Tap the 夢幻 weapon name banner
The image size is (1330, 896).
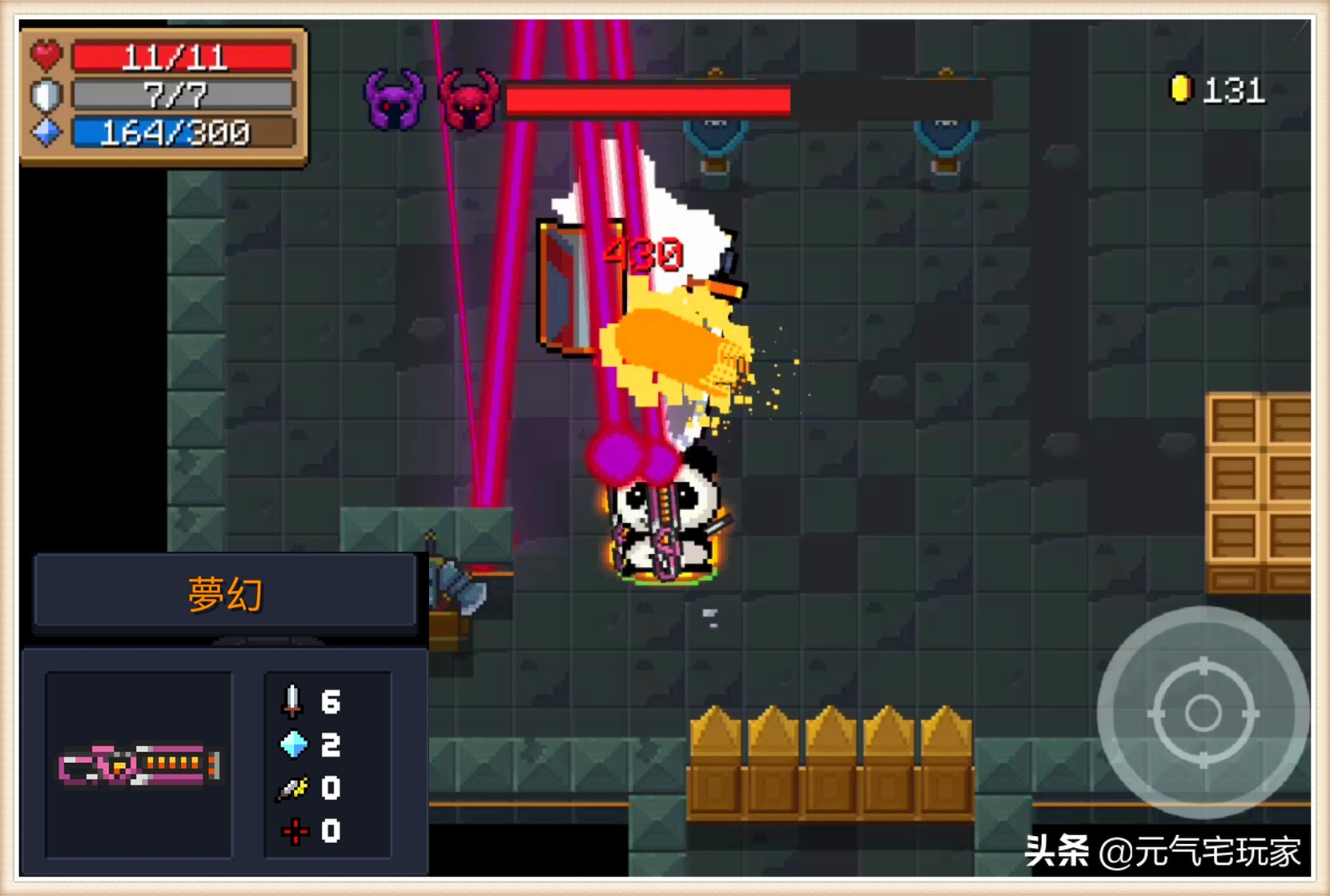click(225, 593)
